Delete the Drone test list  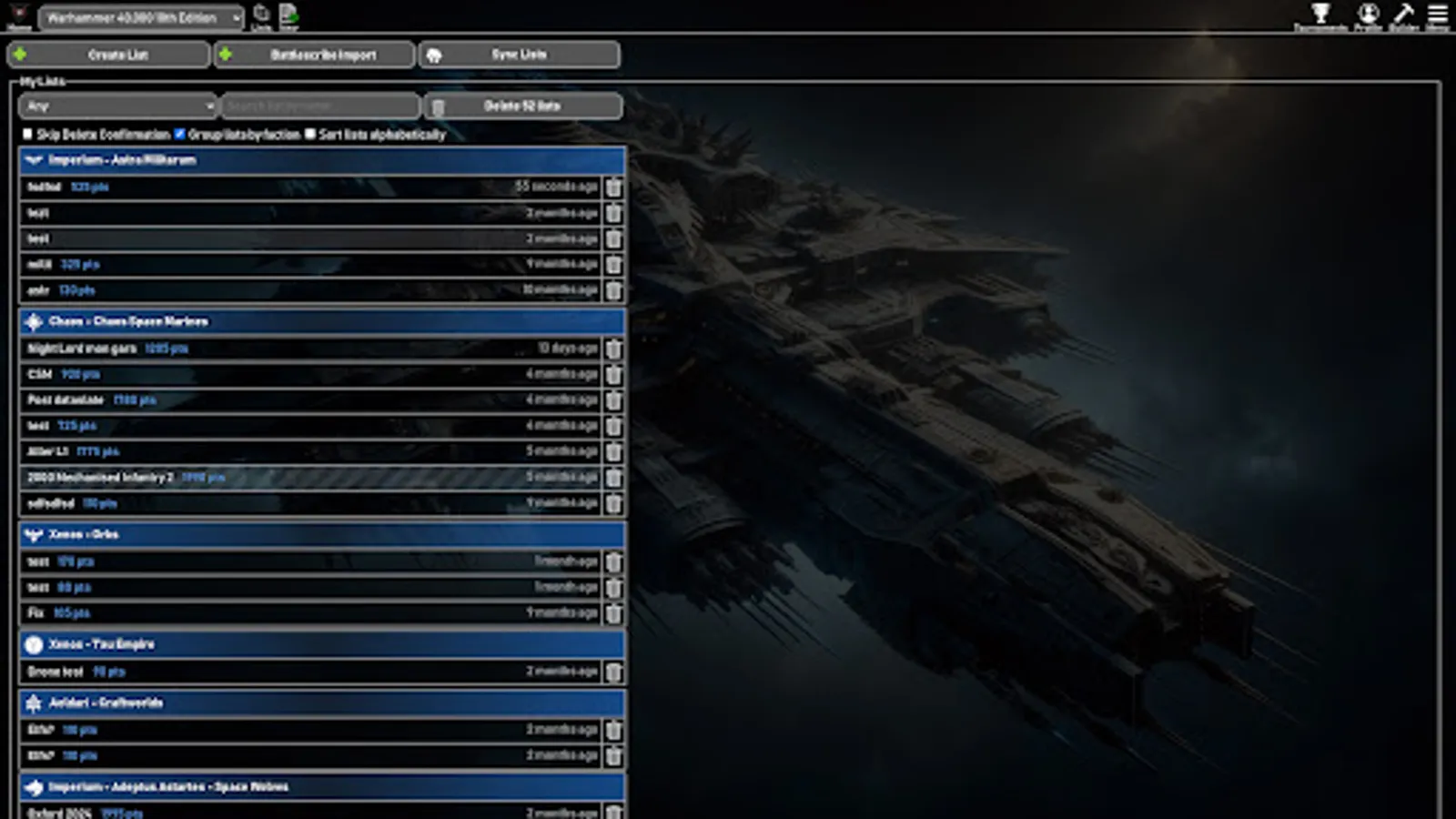coord(614,671)
